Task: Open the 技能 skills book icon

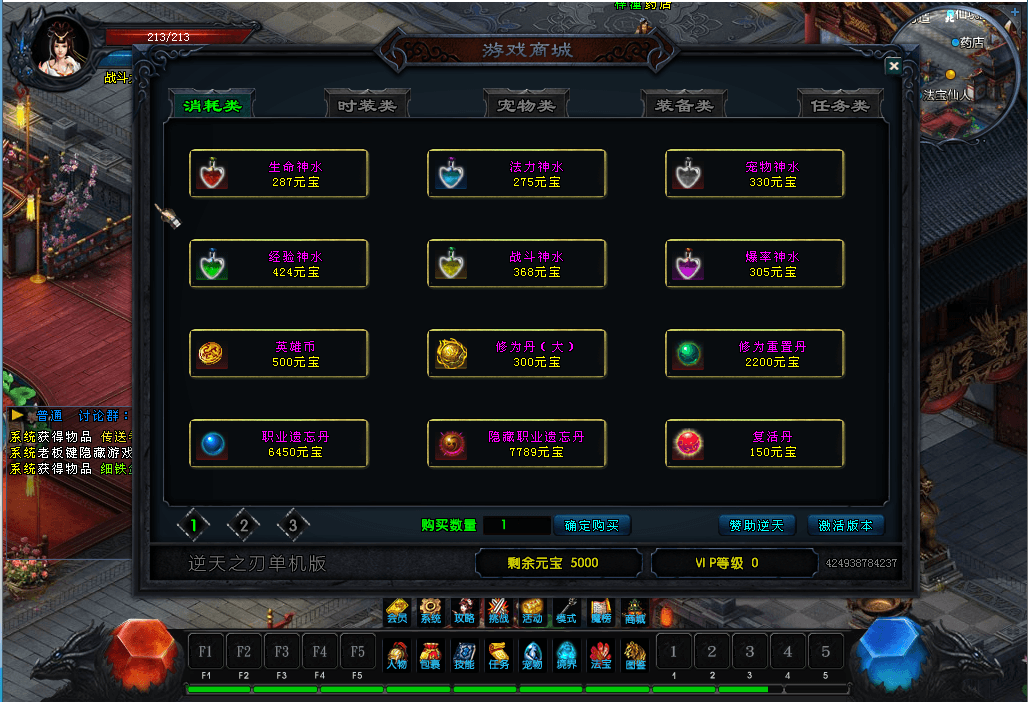Action: [x=464, y=655]
